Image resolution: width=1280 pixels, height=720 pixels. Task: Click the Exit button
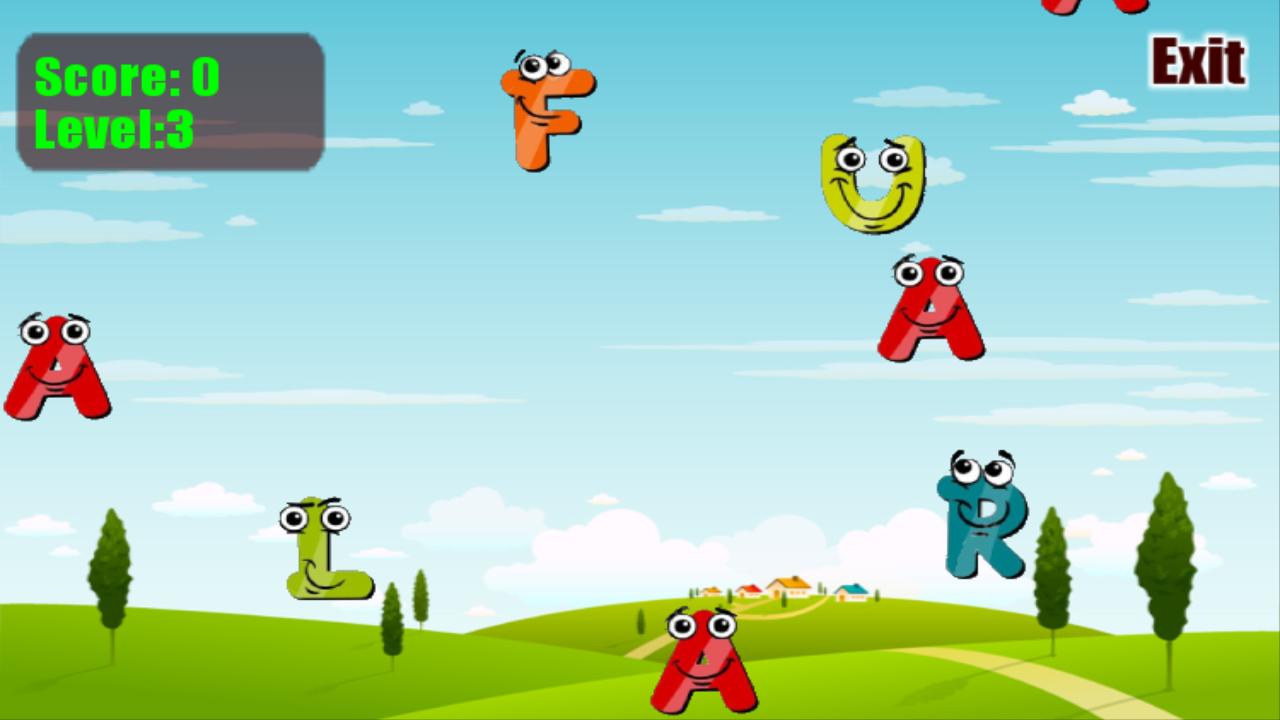click(x=1198, y=58)
